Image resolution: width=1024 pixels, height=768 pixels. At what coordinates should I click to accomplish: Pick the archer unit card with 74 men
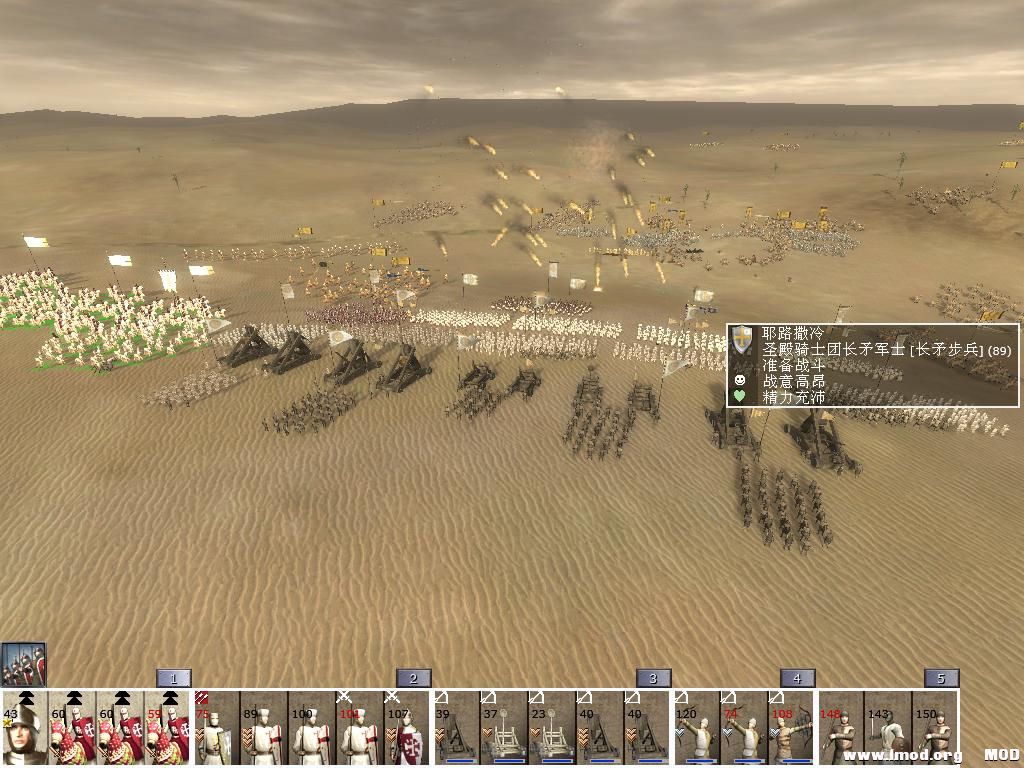coord(744,730)
